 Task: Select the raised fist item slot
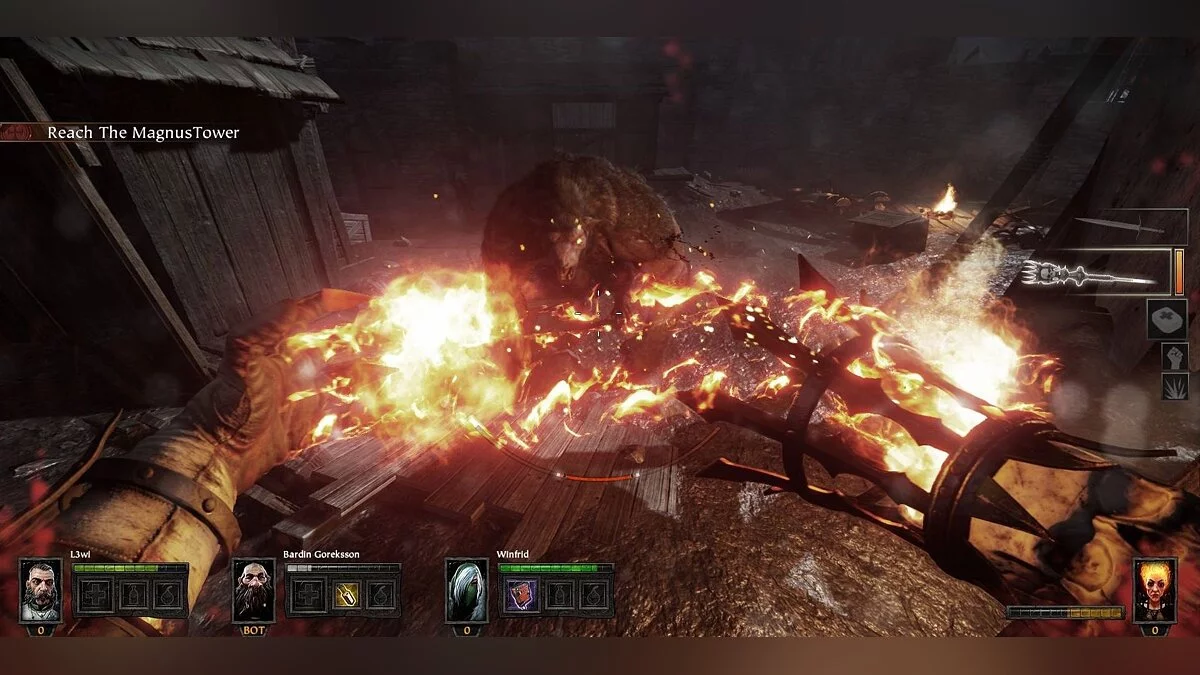pyautogui.click(x=1174, y=356)
